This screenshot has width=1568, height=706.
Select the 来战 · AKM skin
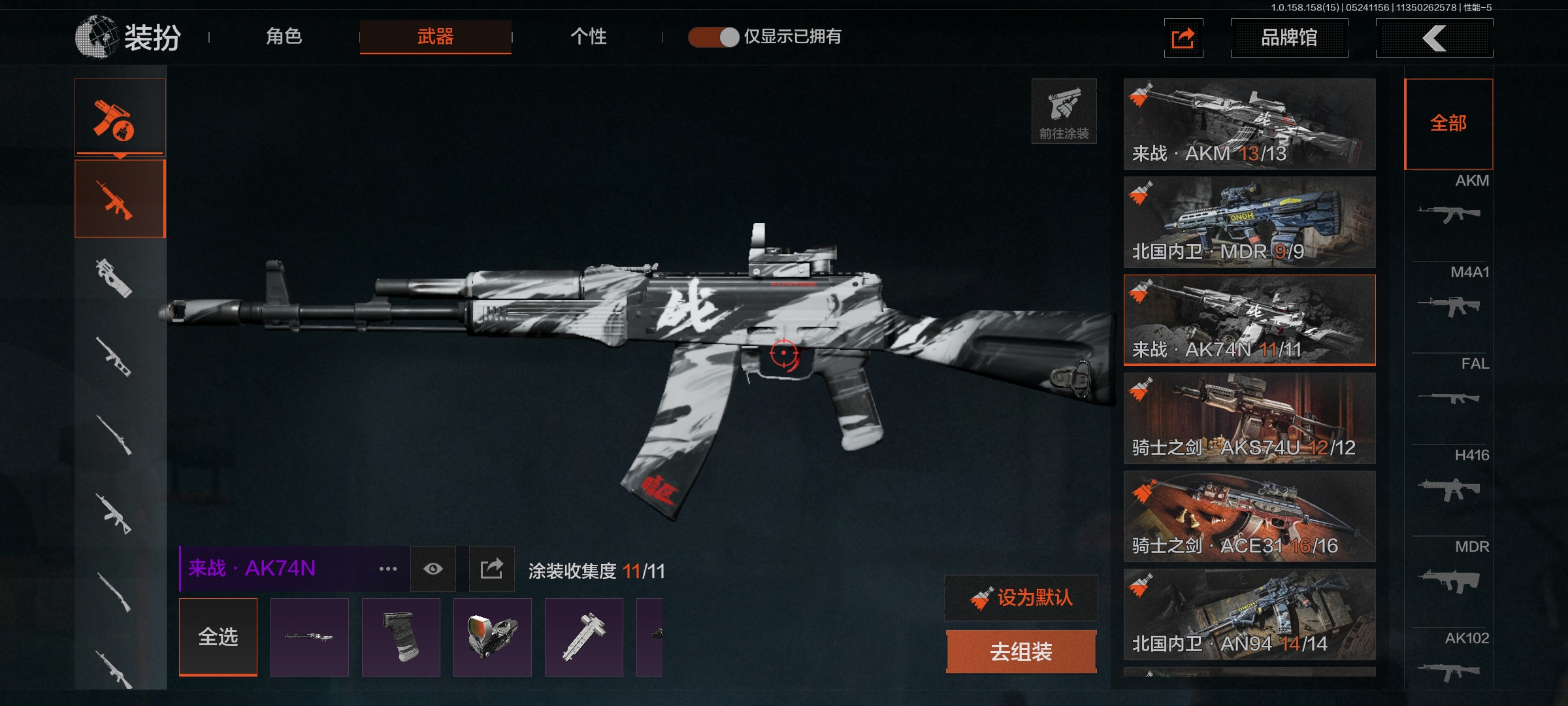(x=1249, y=124)
